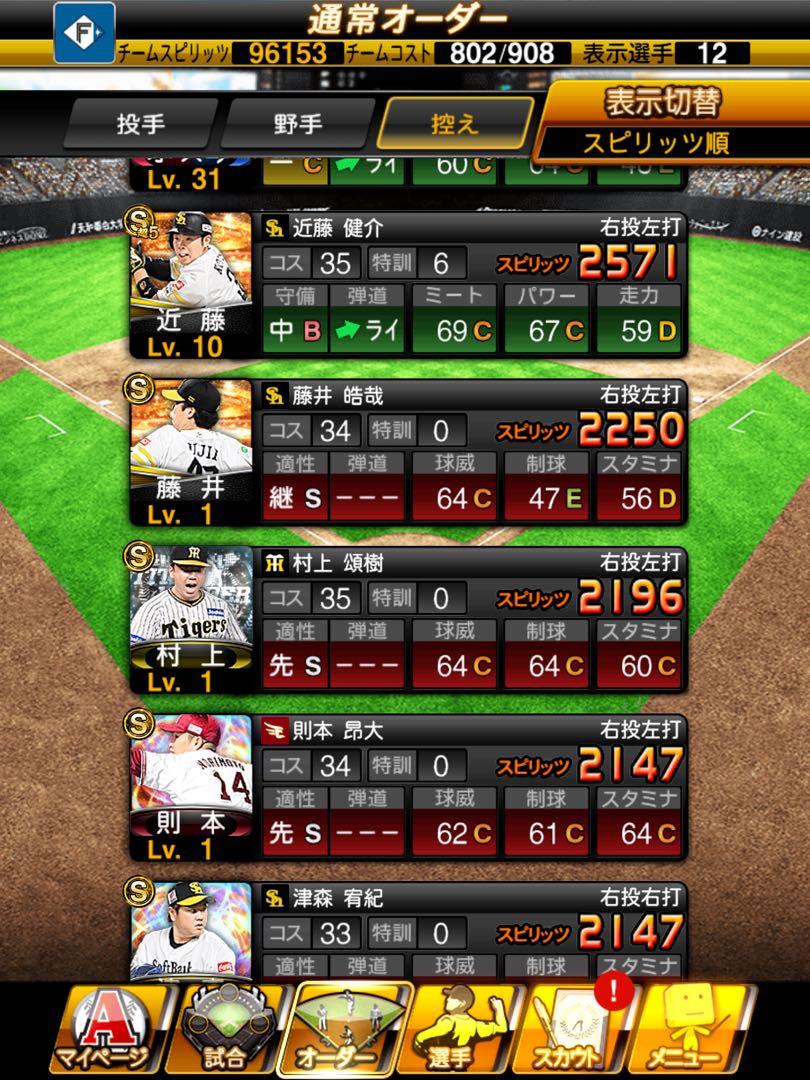The height and width of the screenshot is (1080, 810).
Task: Switch to the 投手 tab
Action: 140,125
